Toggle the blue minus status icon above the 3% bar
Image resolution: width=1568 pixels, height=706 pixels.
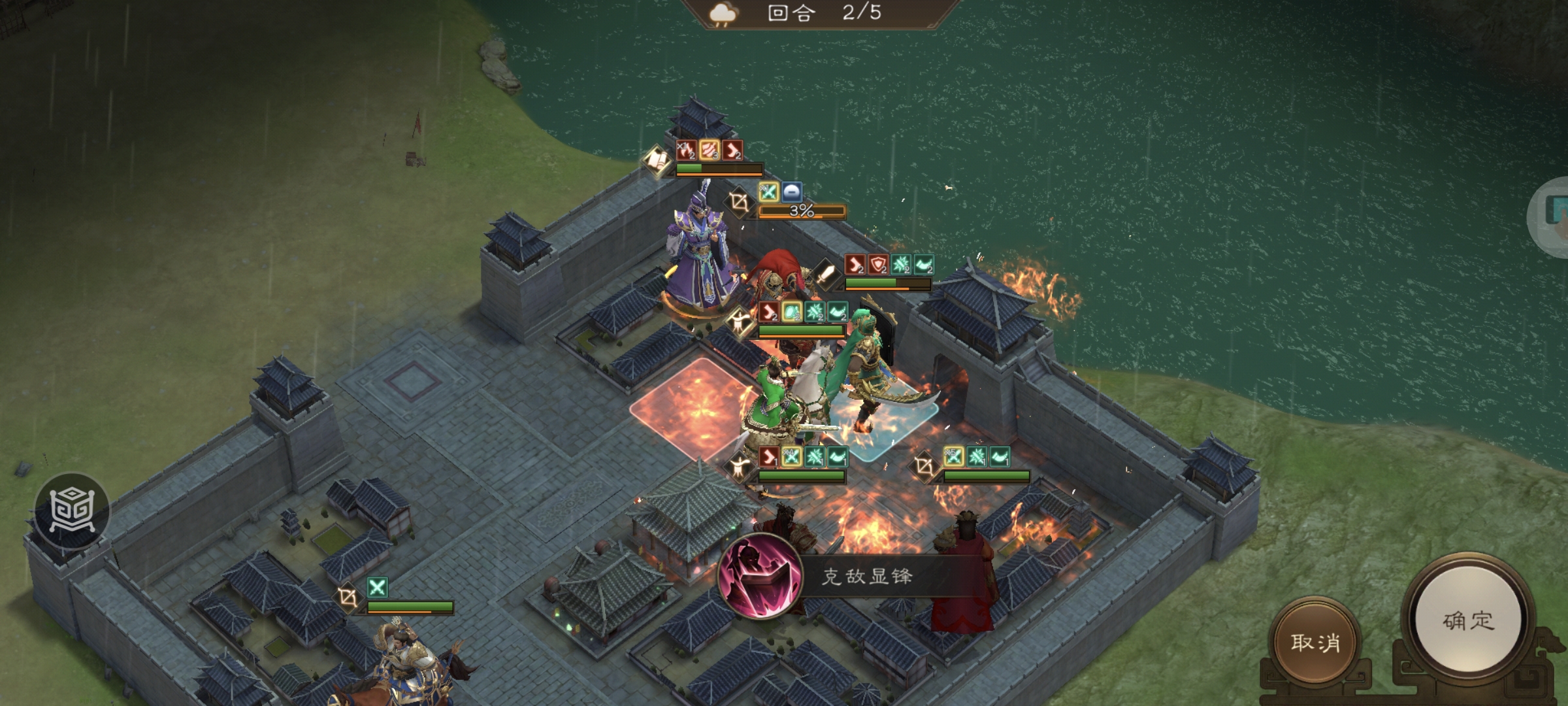791,193
